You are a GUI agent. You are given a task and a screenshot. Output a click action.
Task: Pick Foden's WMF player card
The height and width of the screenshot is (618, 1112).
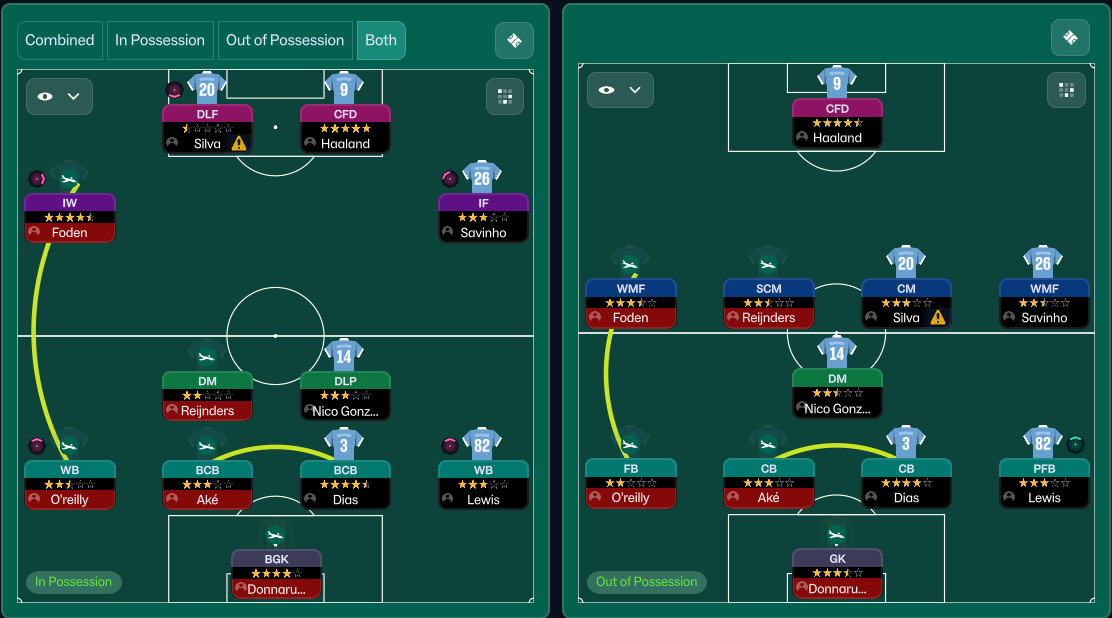(x=630, y=303)
